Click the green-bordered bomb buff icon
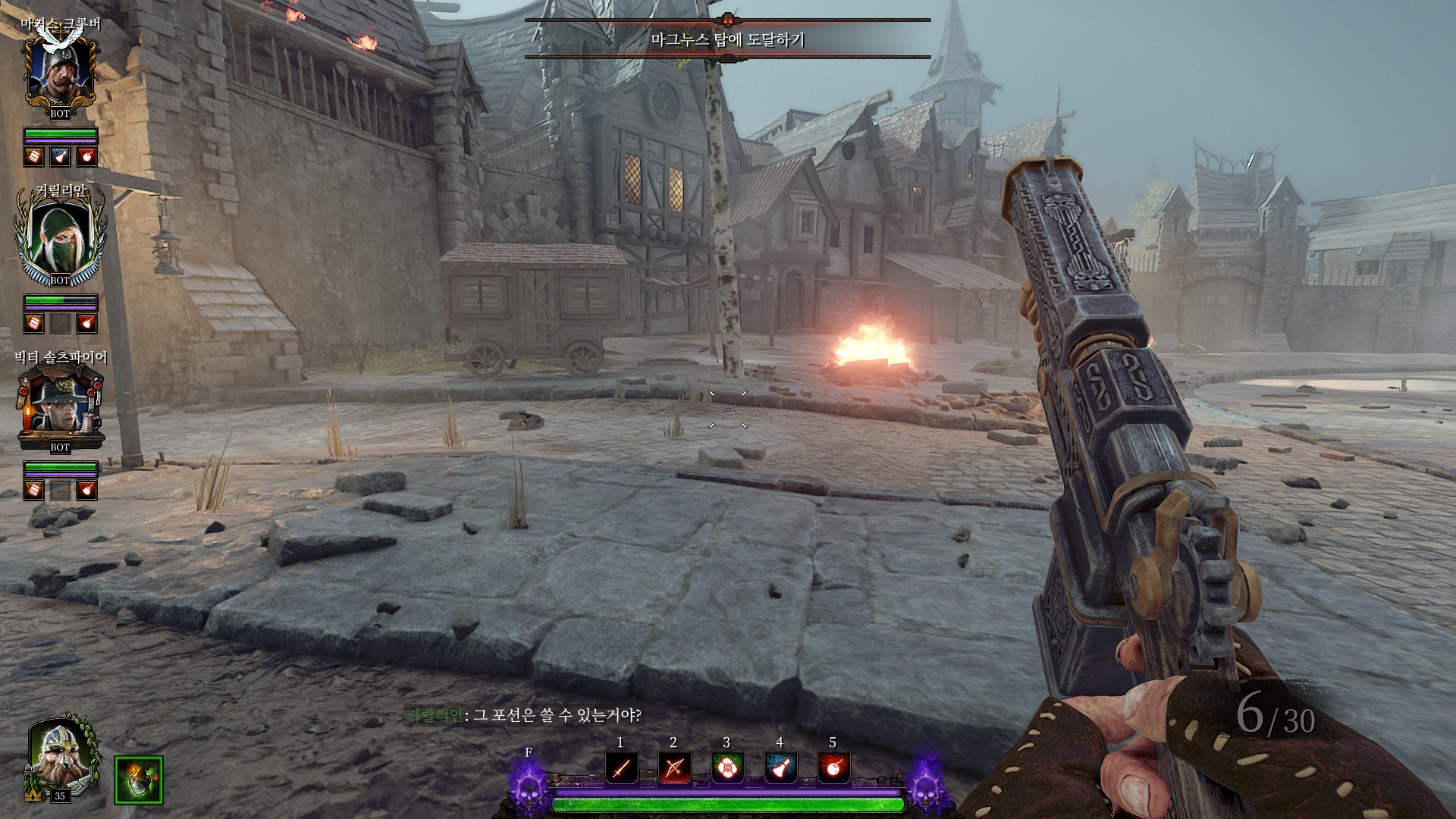1456x819 pixels. 139,780
